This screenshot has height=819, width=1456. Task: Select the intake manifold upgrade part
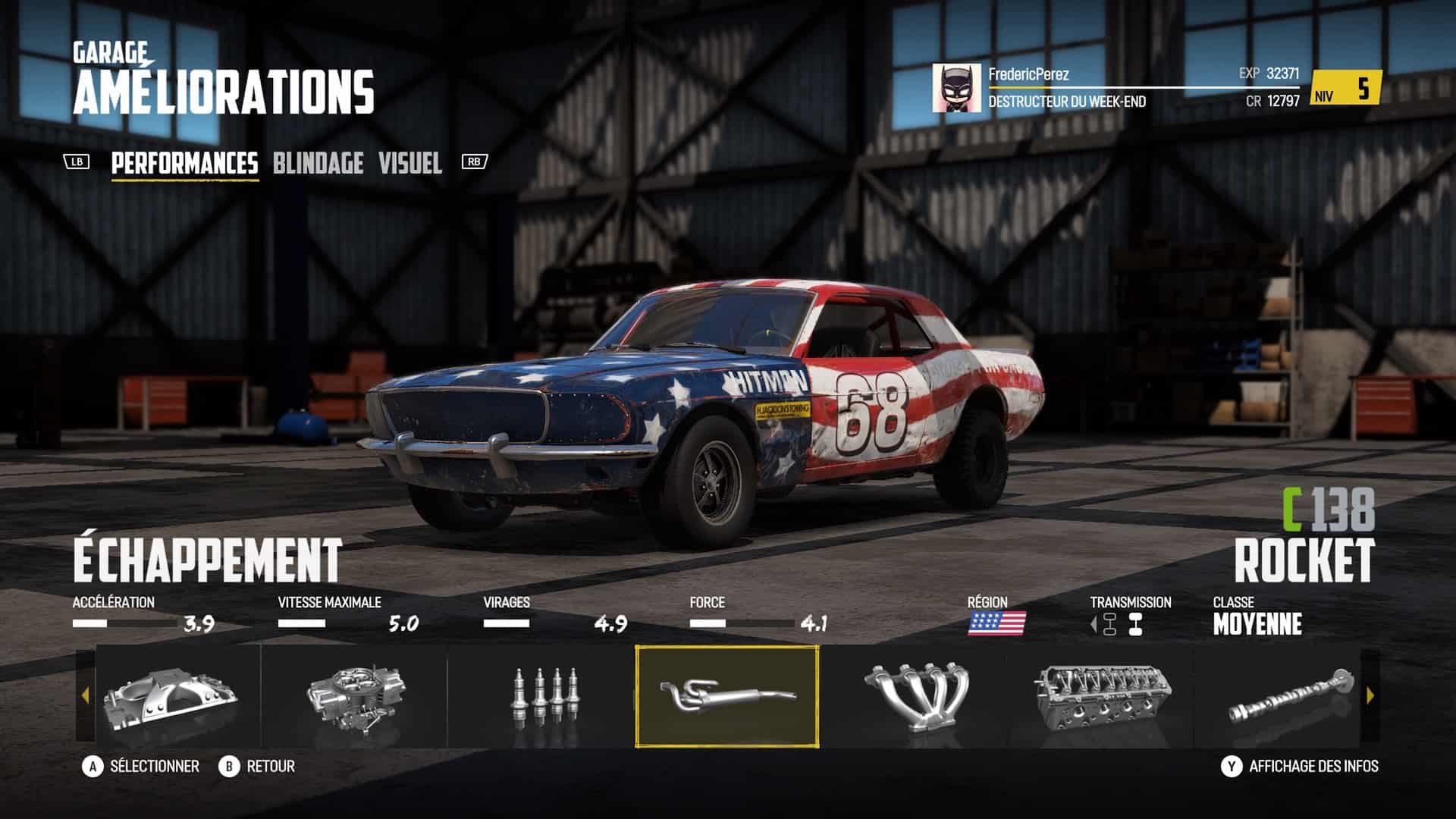tap(171, 696)
